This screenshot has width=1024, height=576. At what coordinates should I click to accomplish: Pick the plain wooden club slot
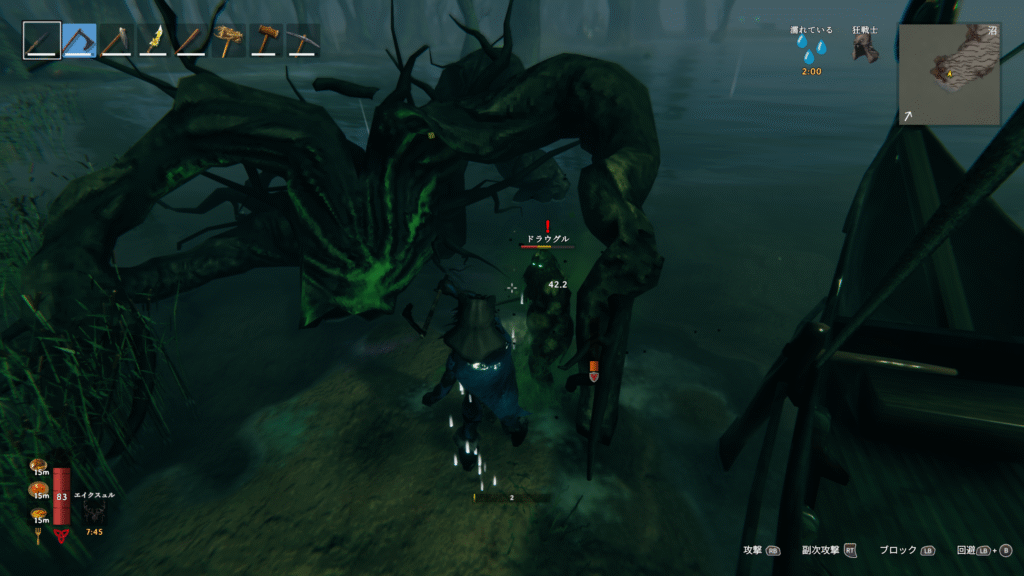tap(191, 40)
